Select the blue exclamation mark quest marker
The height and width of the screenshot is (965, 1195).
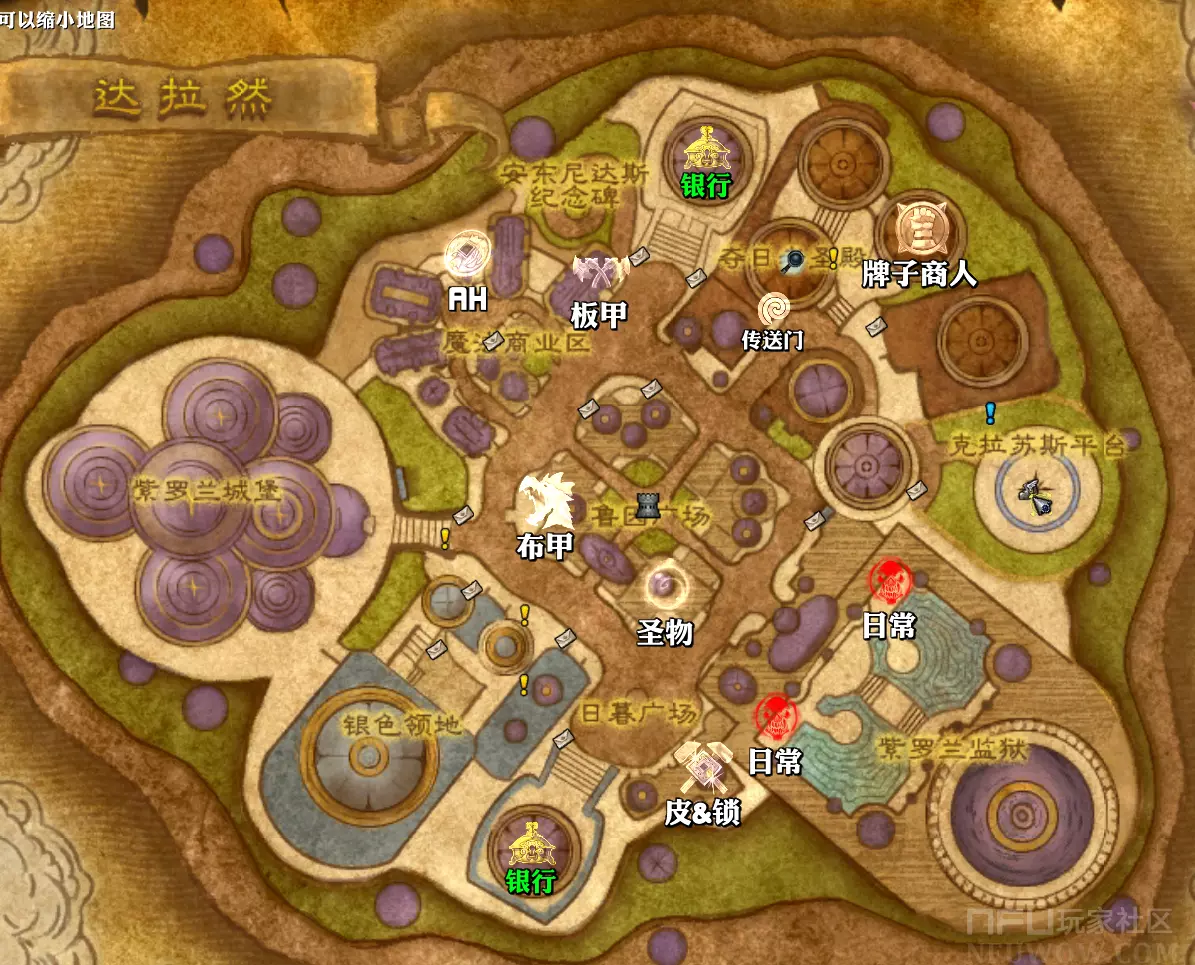(x=990, y=412)
